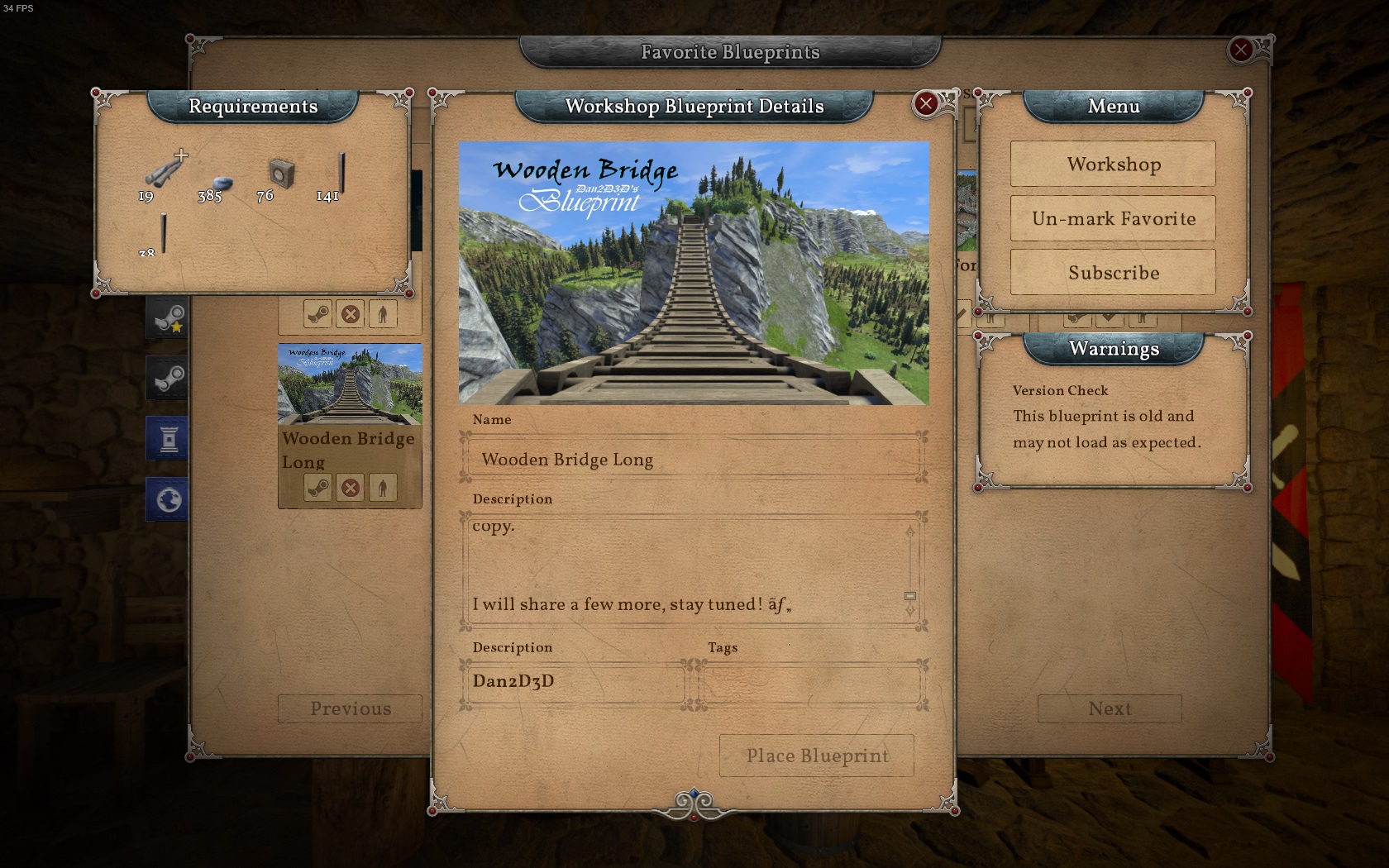This screenshot has height=868, width=1389.
Task: Subscribe to this blueprint
Action: click(x=1113, y=273)
